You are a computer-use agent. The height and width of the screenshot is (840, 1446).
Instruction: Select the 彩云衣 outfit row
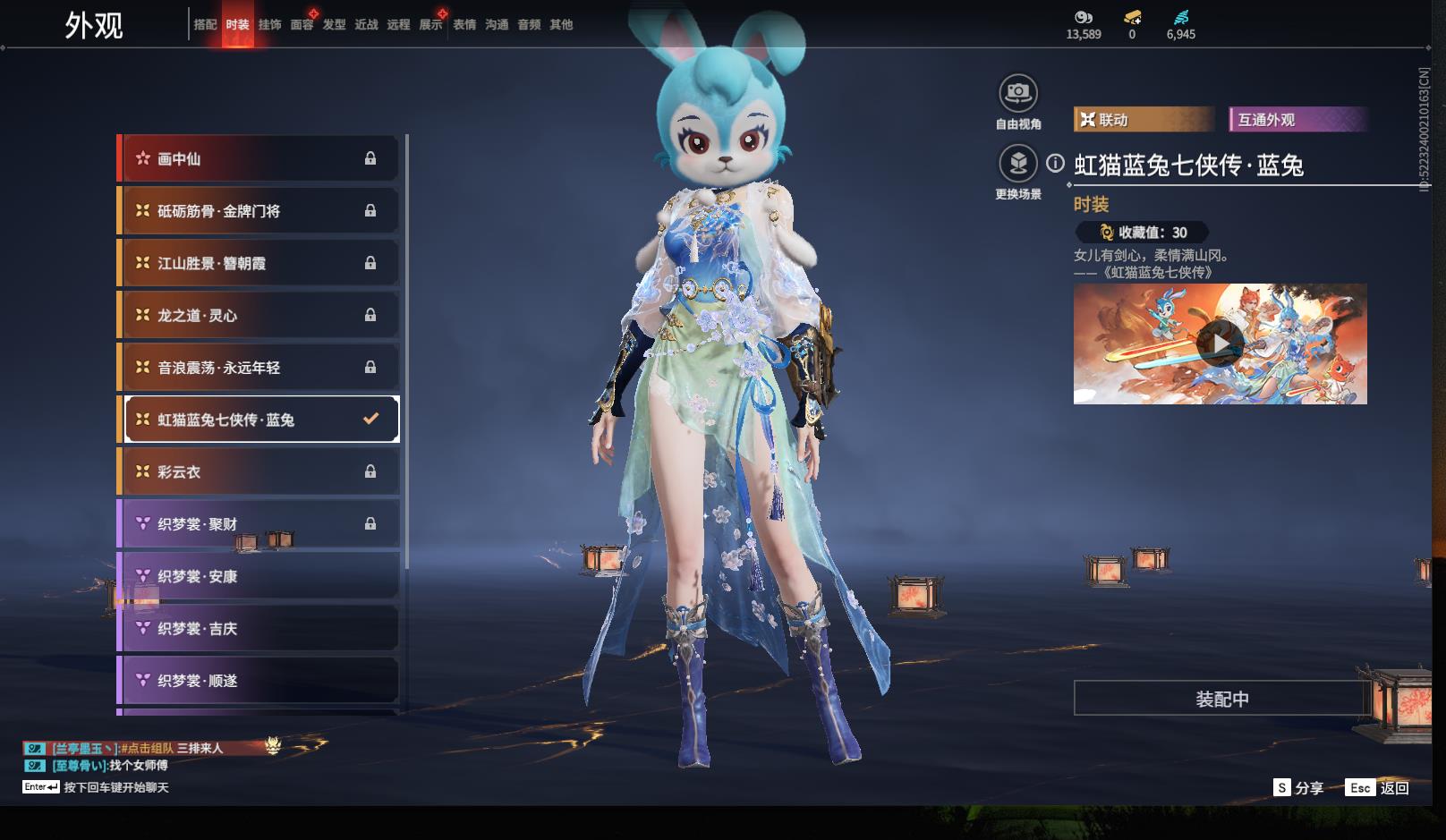coord(259,471)
